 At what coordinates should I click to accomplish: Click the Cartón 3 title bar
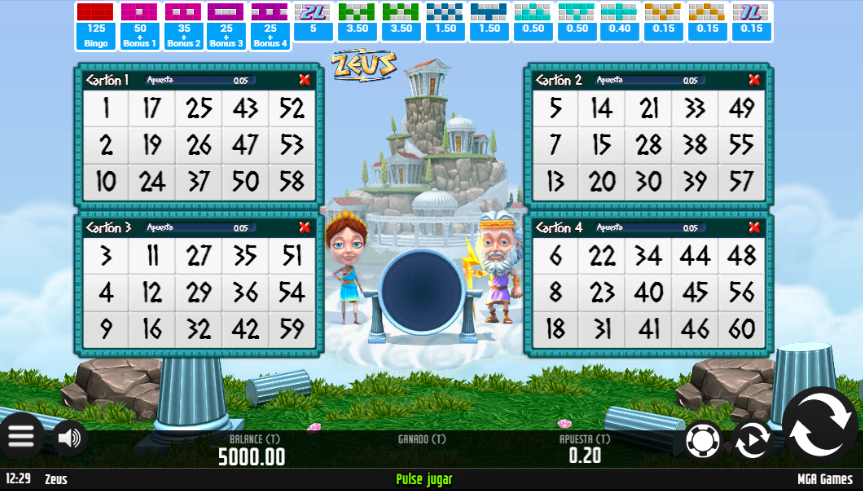coord(190,228)
